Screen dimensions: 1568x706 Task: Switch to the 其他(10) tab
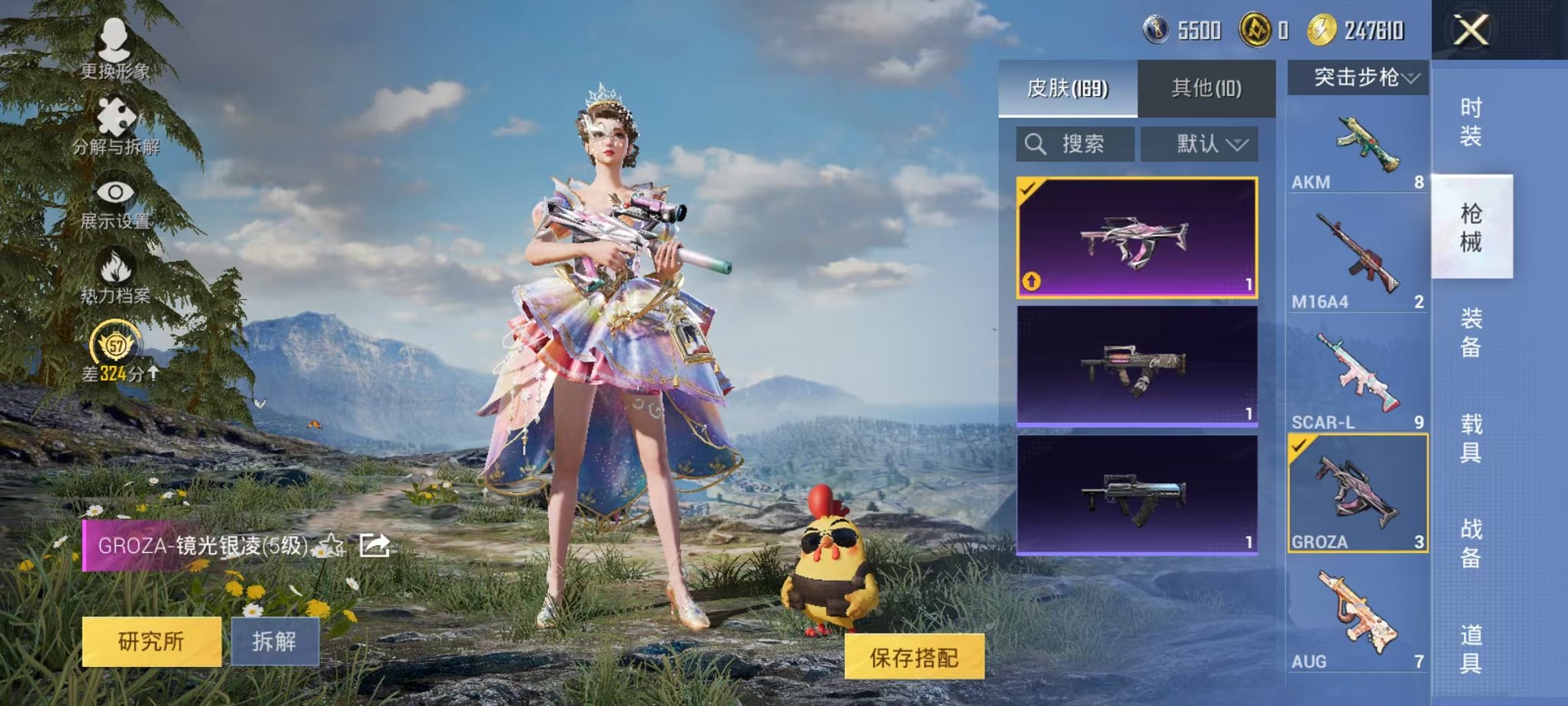pyautogui.click(x=1208, y=87)
